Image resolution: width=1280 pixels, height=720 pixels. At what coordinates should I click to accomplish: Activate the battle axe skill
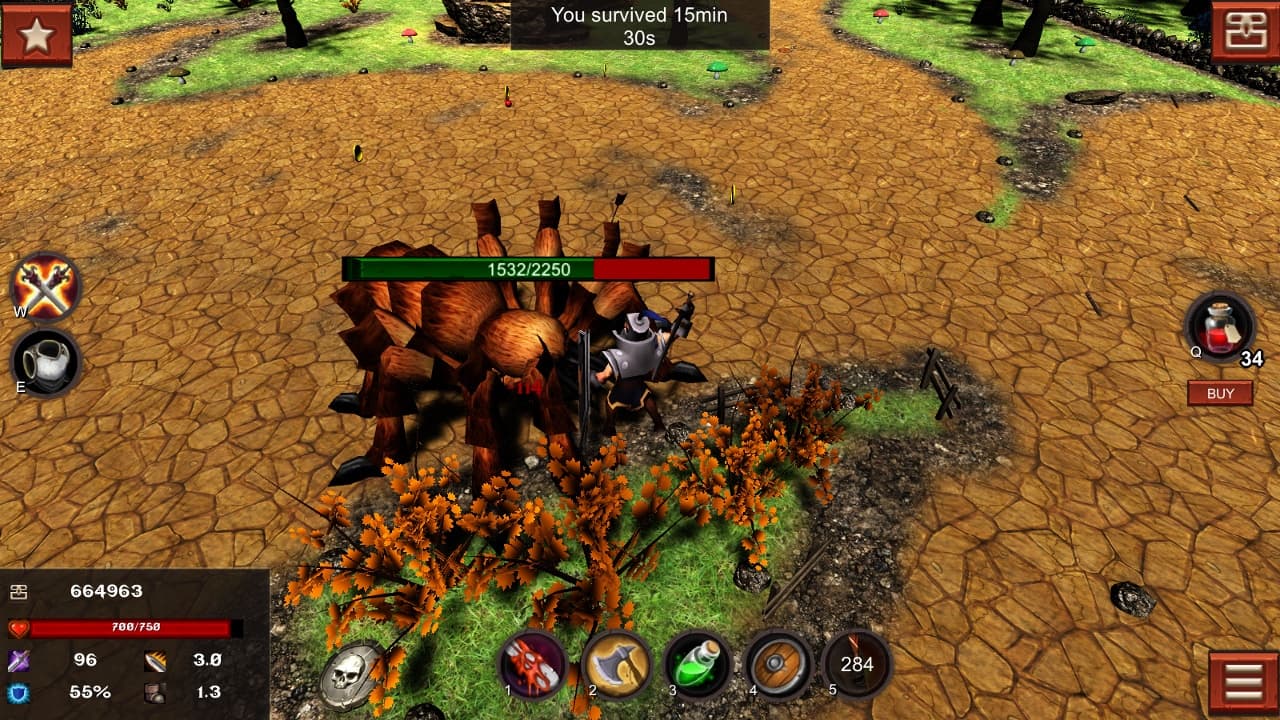(616, 665)
